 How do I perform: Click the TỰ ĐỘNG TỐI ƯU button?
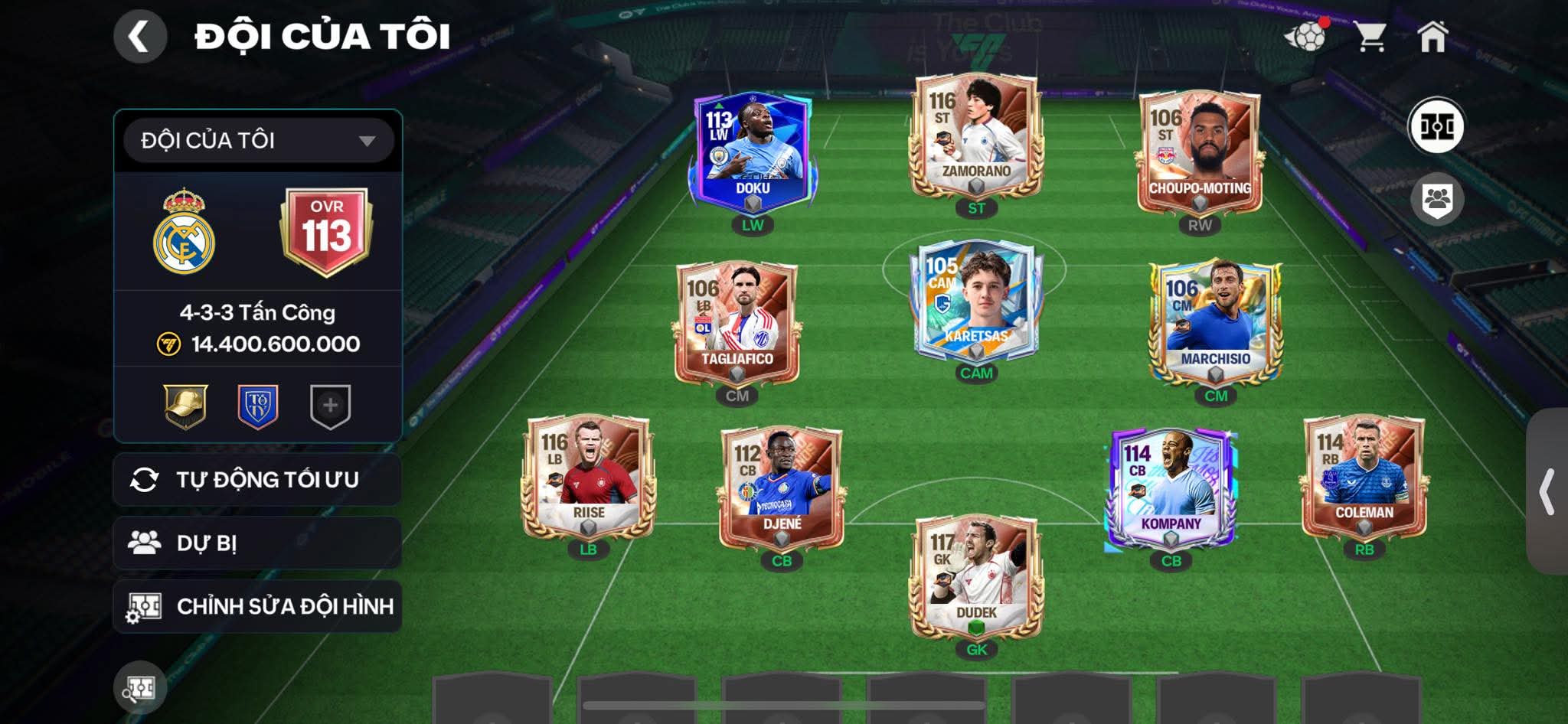pyautogui.click(x=257, y=480)
